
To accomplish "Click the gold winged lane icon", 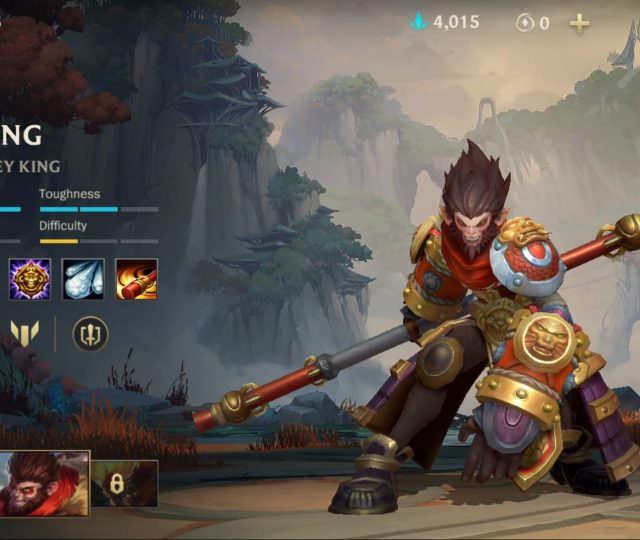I will point(23,333).
